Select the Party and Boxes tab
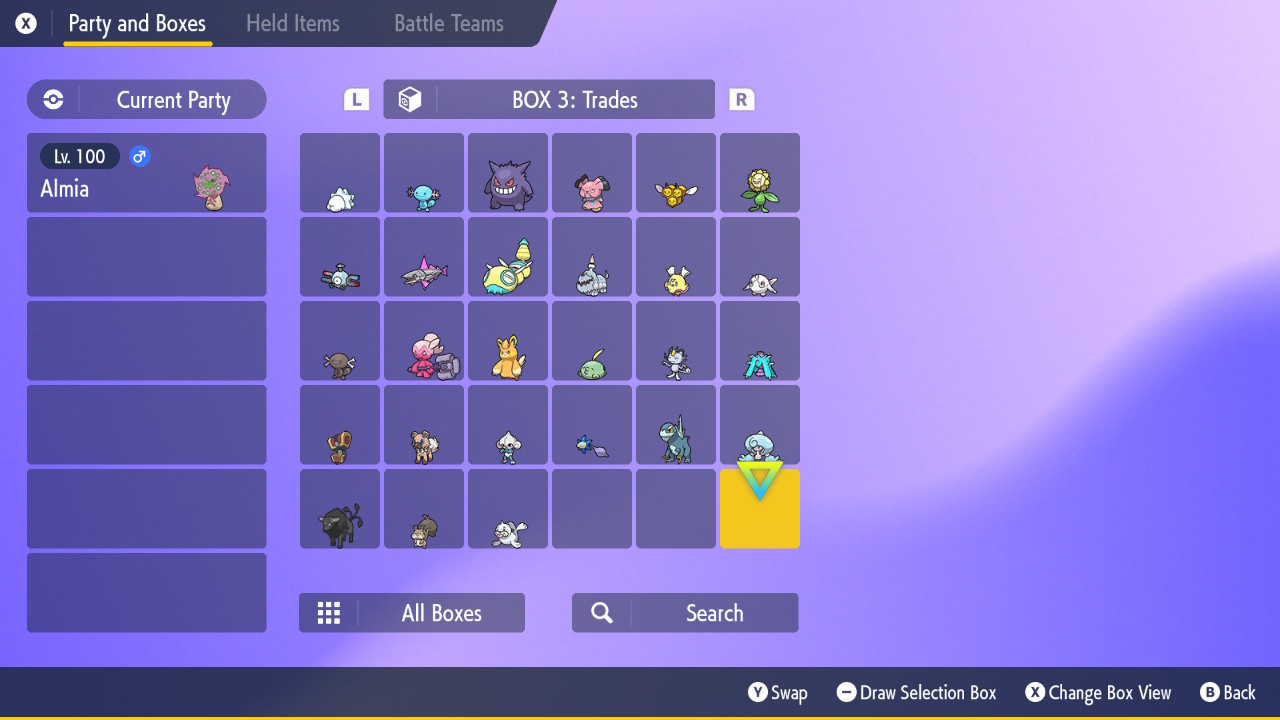The width and height of the screenshot is (1280, 720). [137, 23]
